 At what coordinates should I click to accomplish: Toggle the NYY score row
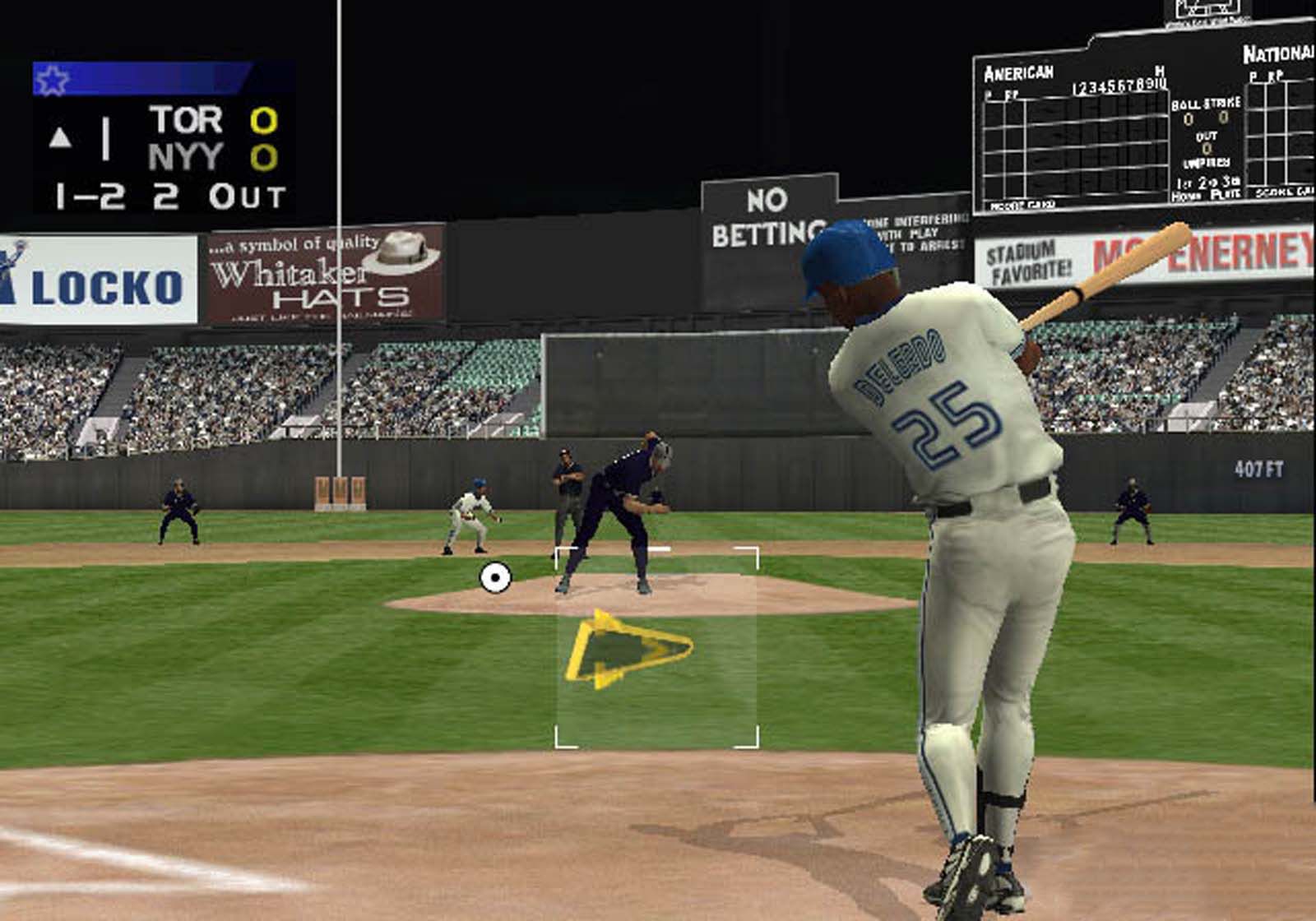click(210, 158)
